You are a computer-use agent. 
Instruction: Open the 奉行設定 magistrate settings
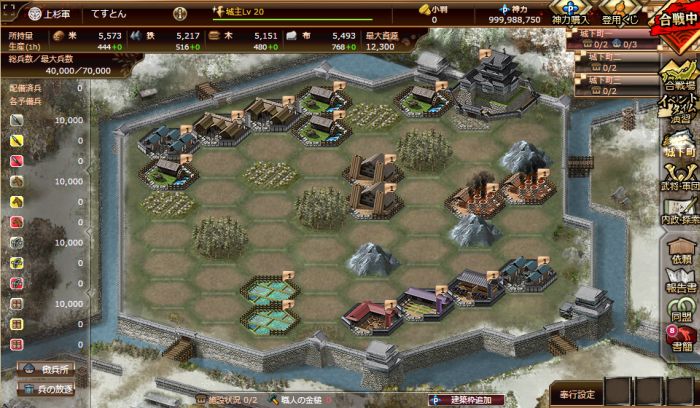(x=577, y=392)
